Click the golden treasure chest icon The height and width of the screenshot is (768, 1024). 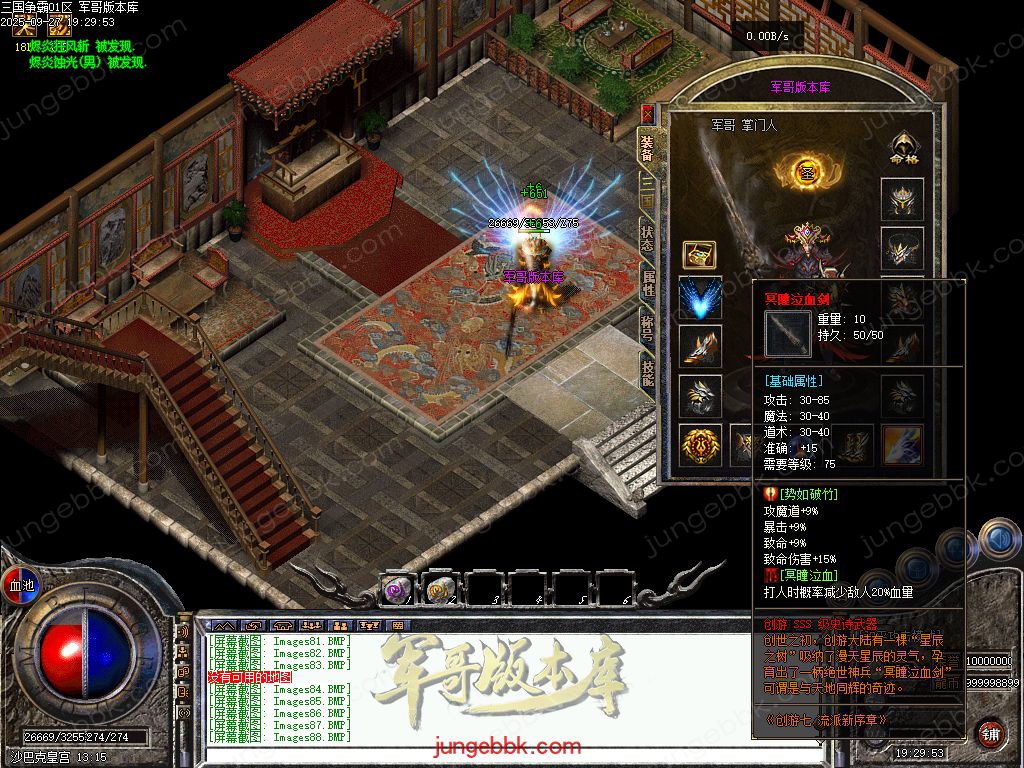(x=699, y=255)
